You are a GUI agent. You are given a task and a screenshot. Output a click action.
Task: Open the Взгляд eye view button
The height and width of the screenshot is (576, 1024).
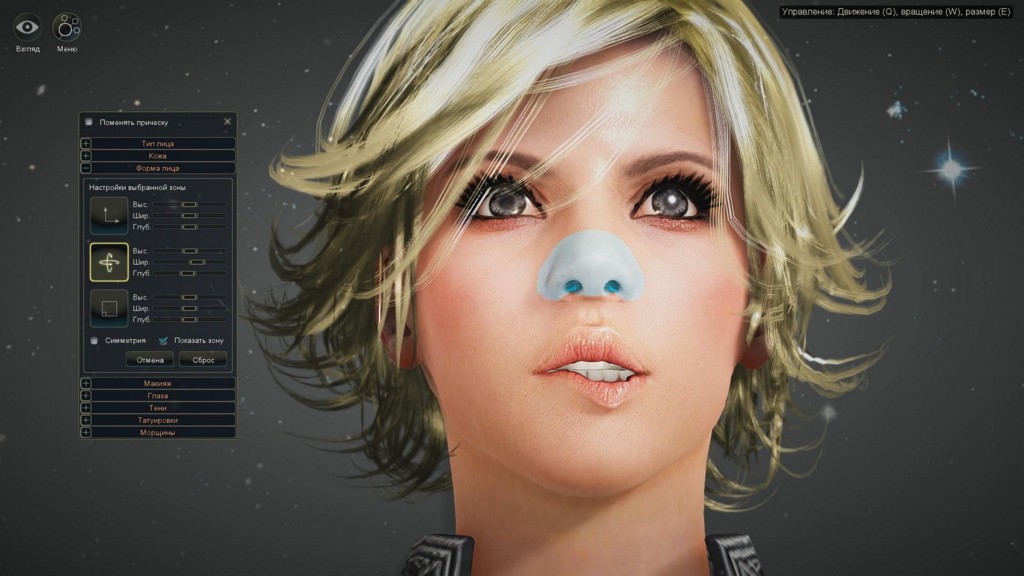pyautogui.click(x=27, y=27)
